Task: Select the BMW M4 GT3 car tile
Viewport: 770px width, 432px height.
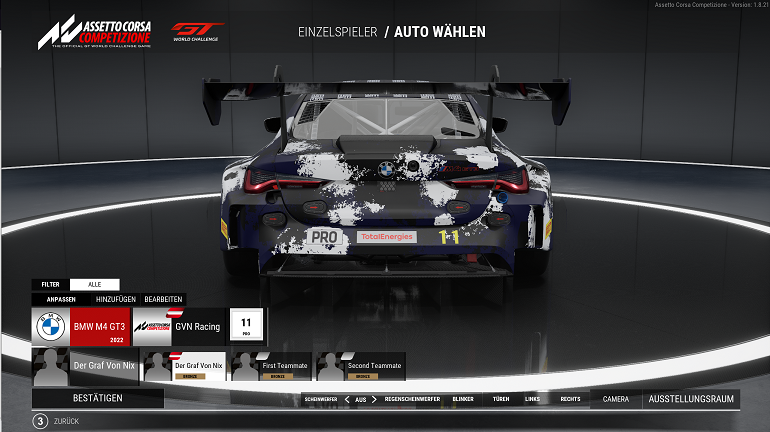Action: [80, 326]
